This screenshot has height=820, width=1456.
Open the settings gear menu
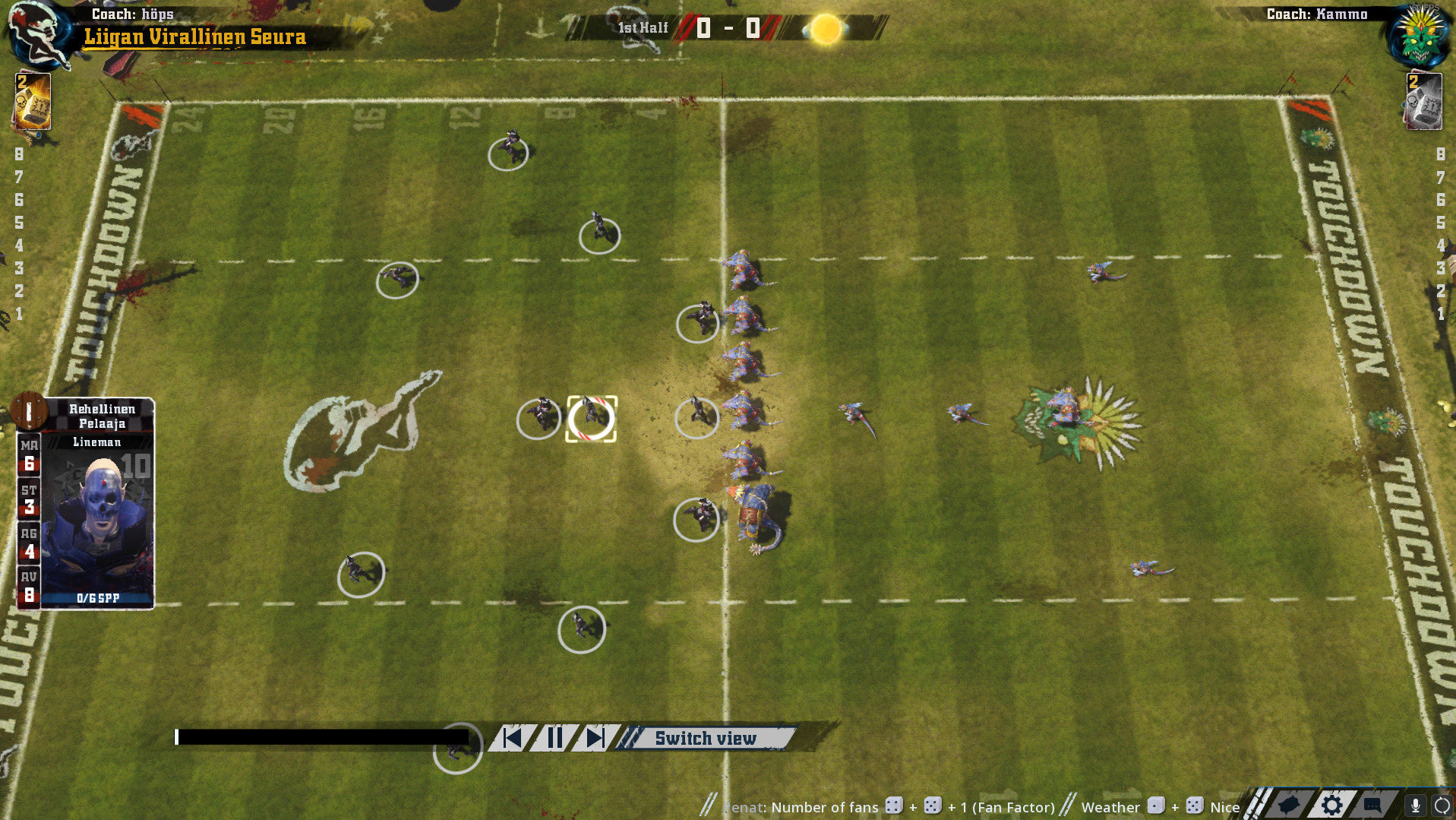click(x=1331, y=806)
